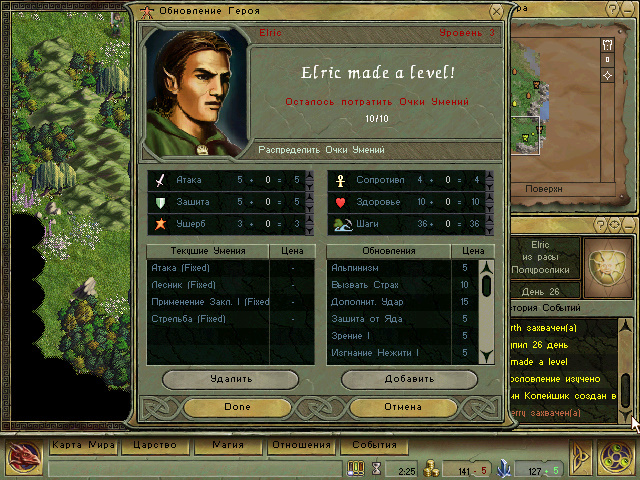Viewport: 640px width, 480px height.
Task: Select Стрельба (Fixed) current skill
Action: 205,319
